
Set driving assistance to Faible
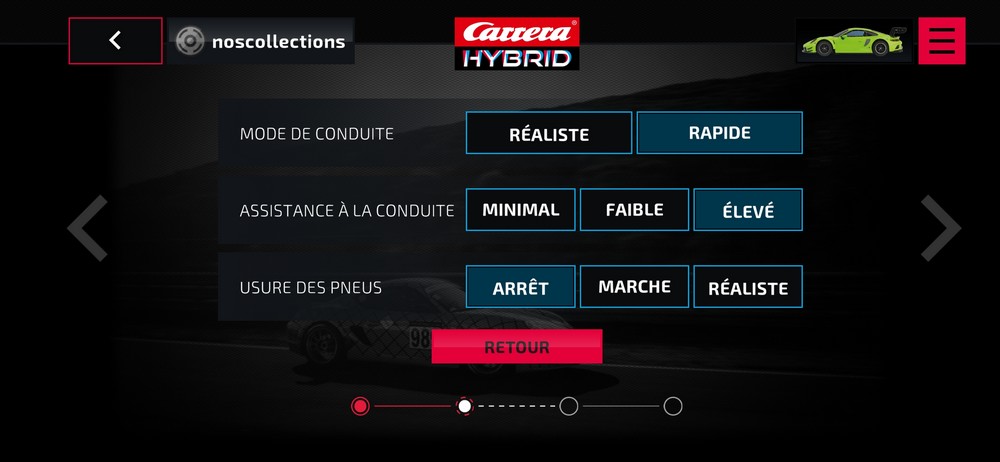(634, 210)
